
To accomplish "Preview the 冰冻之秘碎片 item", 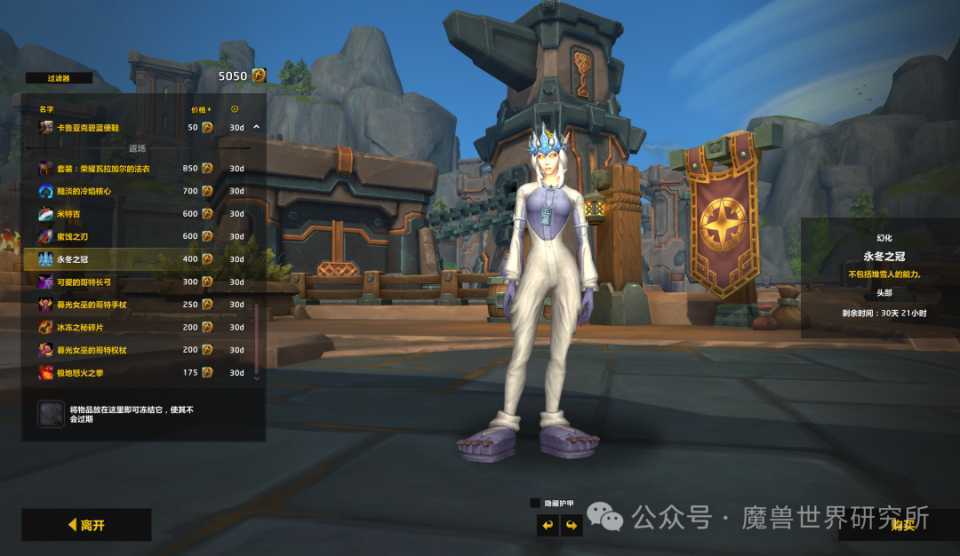I will pos(120,327).
